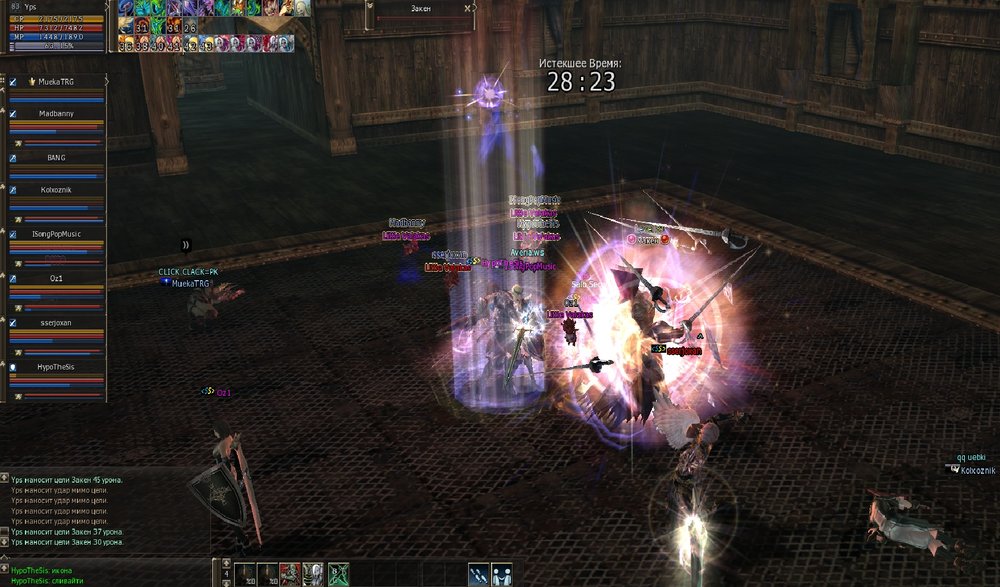Screen dimensions: 1000x587
Task: Click the two-people party action icon
Action: click(x=501, y=573)
